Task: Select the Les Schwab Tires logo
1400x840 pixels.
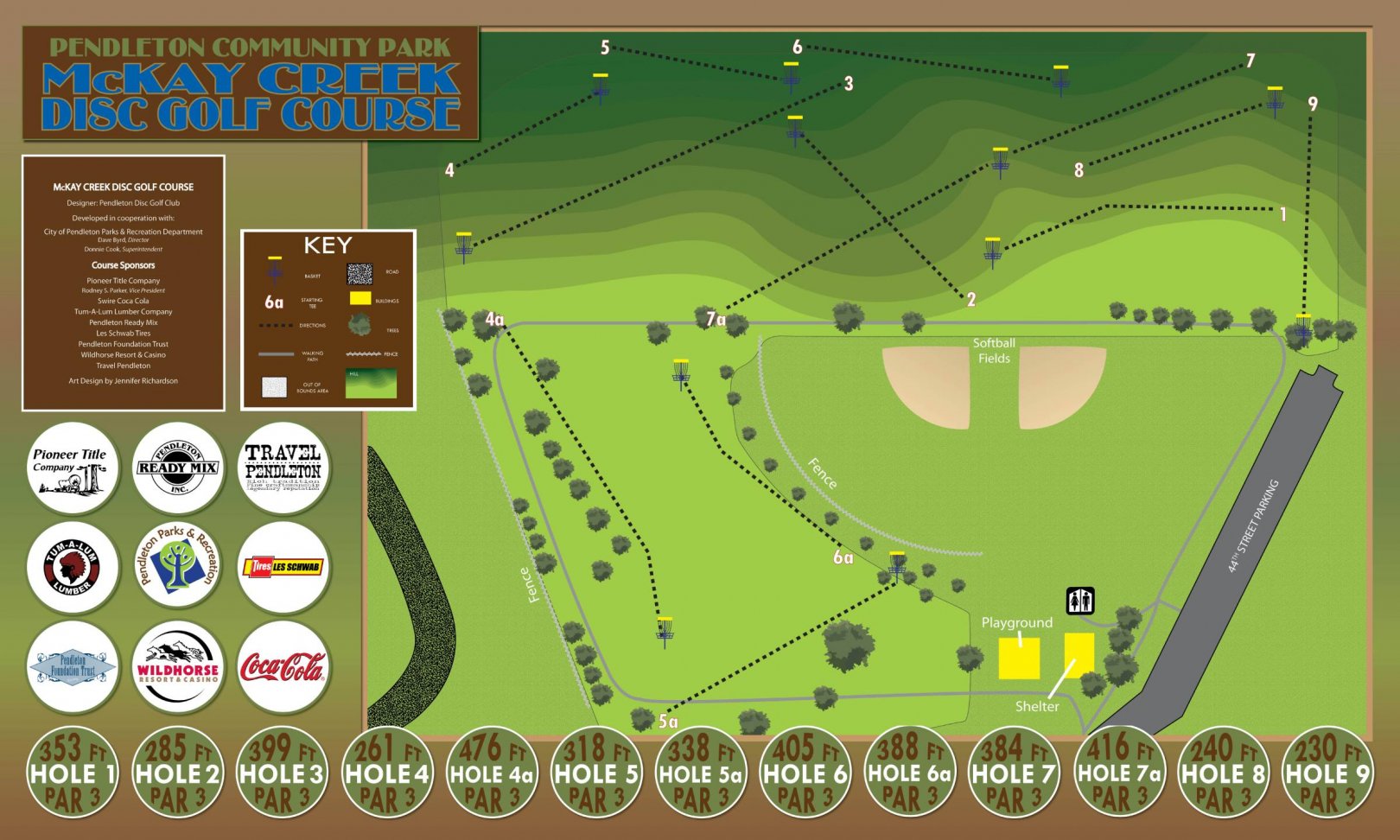Action: pyautogui.click(x=283, y=568)
